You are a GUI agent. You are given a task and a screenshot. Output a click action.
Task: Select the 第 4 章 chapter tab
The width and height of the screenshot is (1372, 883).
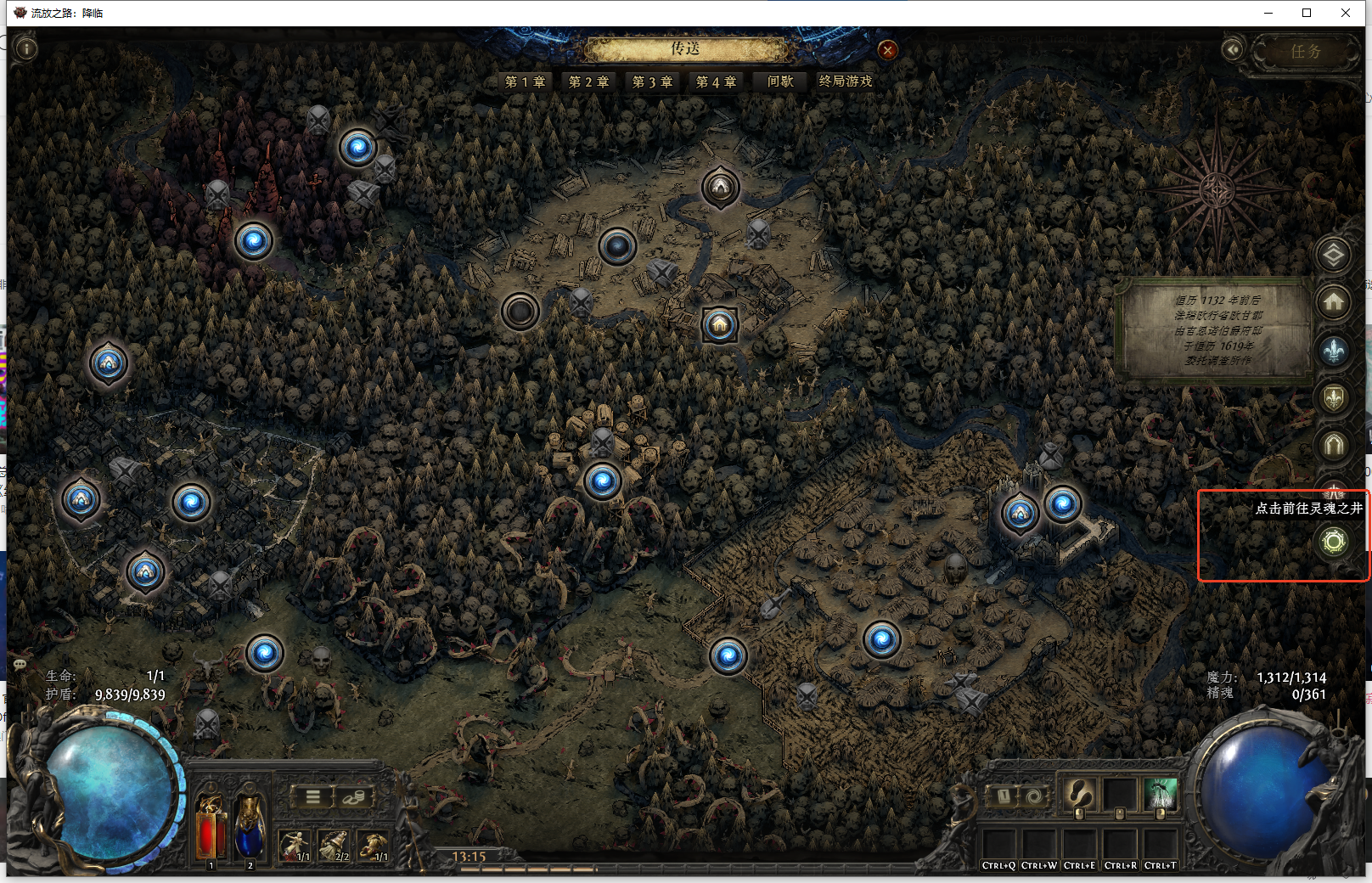coord(716,82)
